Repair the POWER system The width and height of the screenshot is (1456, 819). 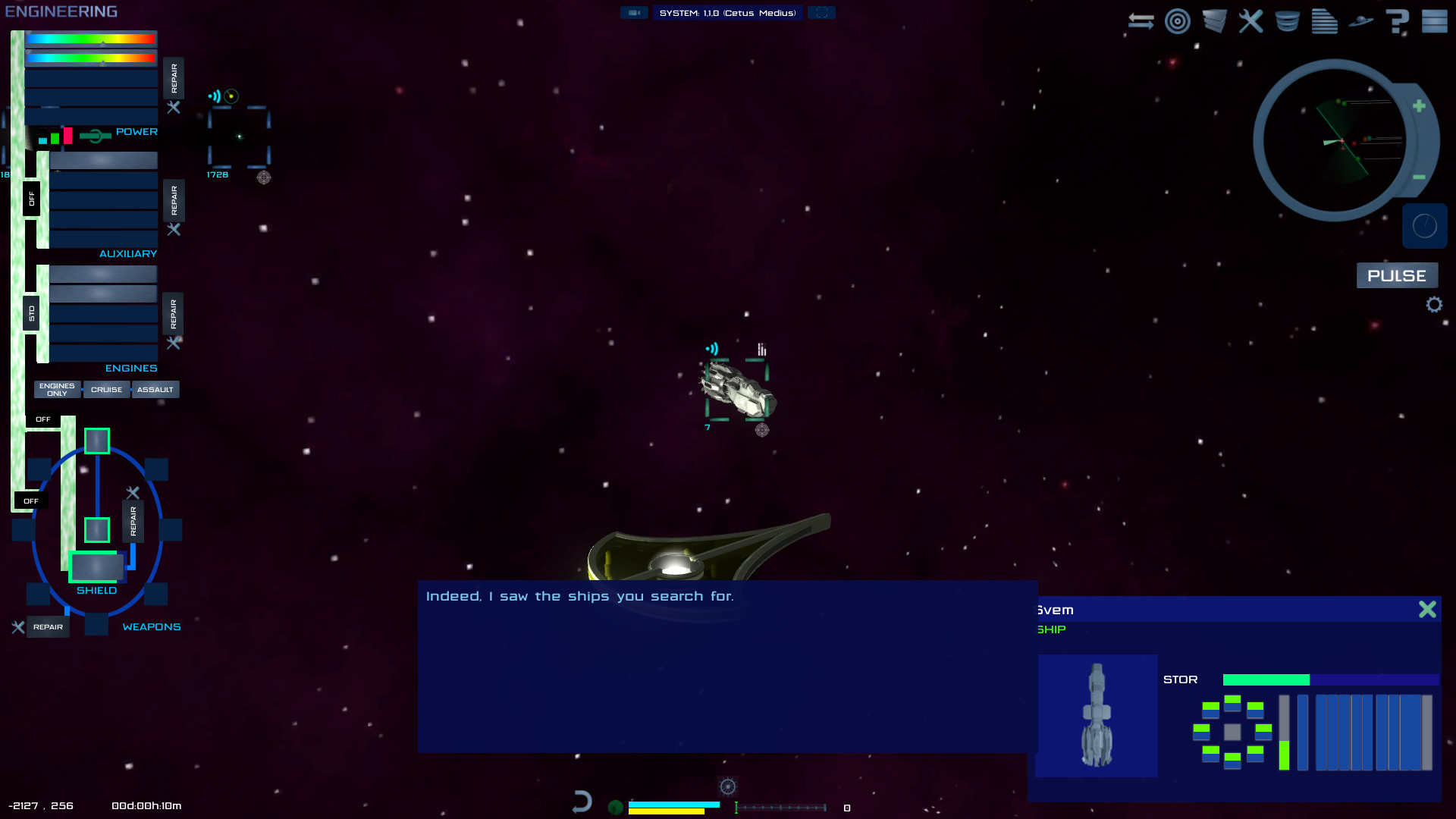pos(174,78)
